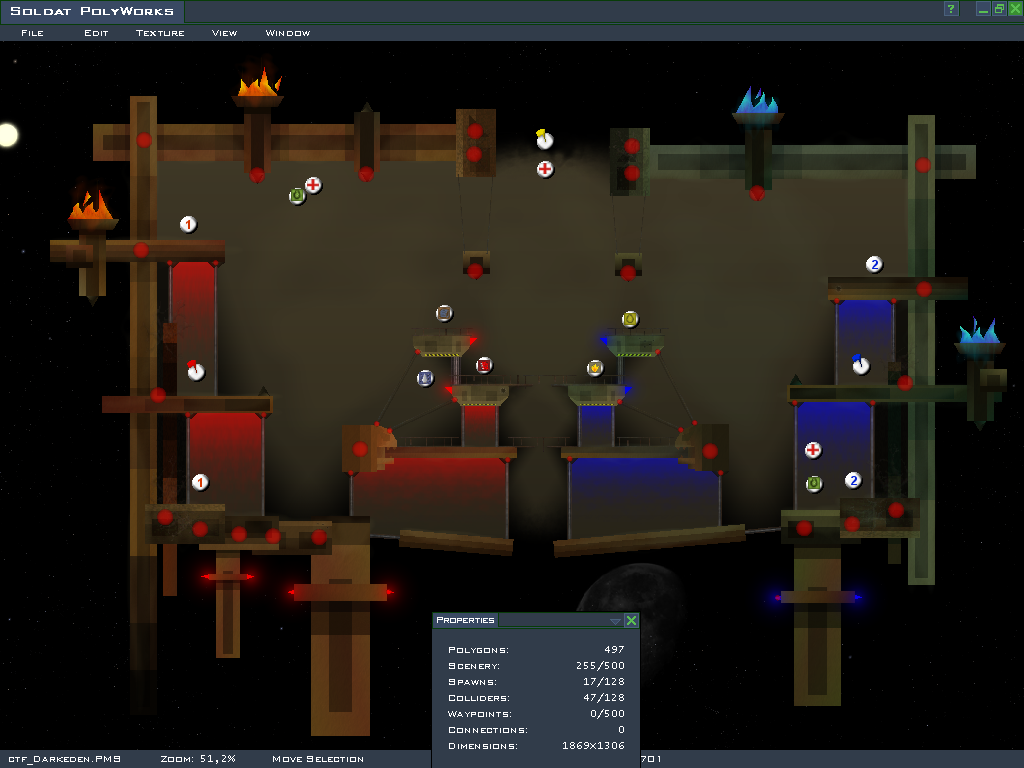1024x768 pixels.
Task: Select the Properties panel title tab
Action: (x=465, y=621)
